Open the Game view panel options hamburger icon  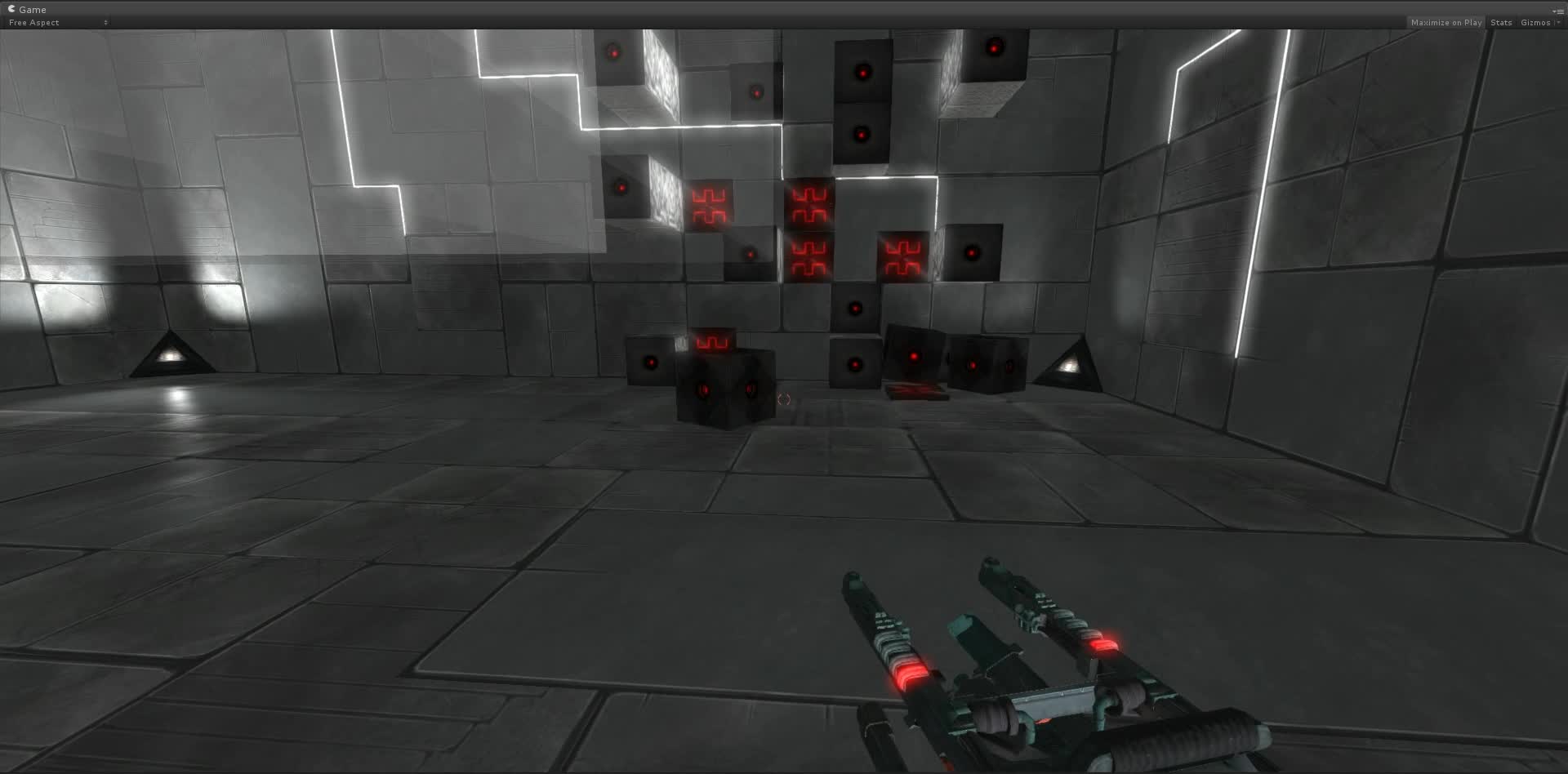coord(1561,11)
